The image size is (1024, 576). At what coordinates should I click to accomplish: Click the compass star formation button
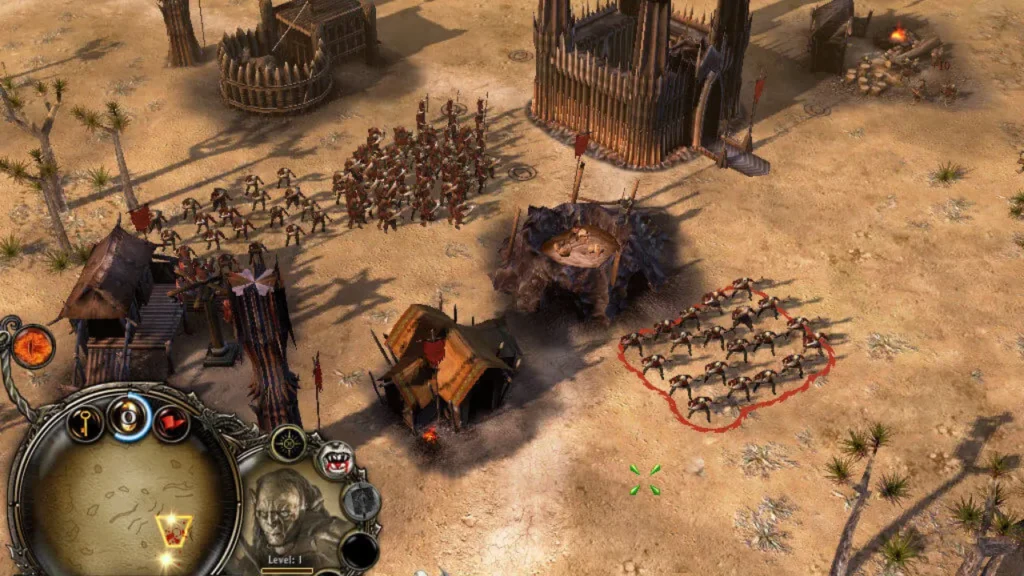tap(289, 443)
